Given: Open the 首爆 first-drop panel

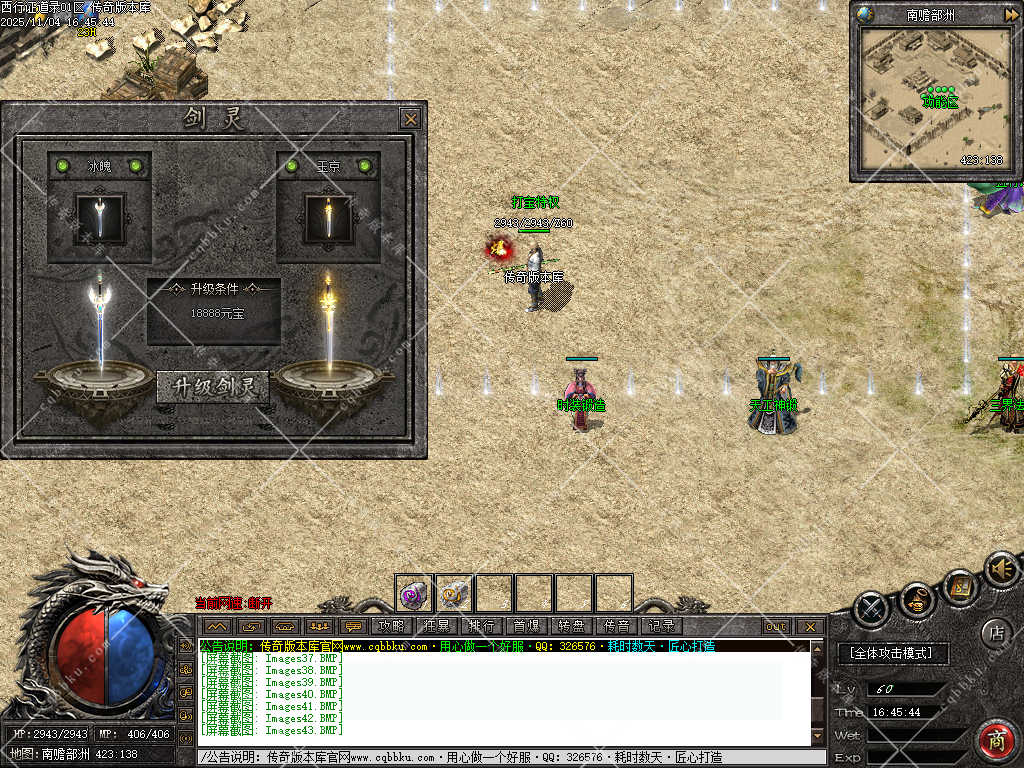Looking at the screenshot, I should (526, 626).
